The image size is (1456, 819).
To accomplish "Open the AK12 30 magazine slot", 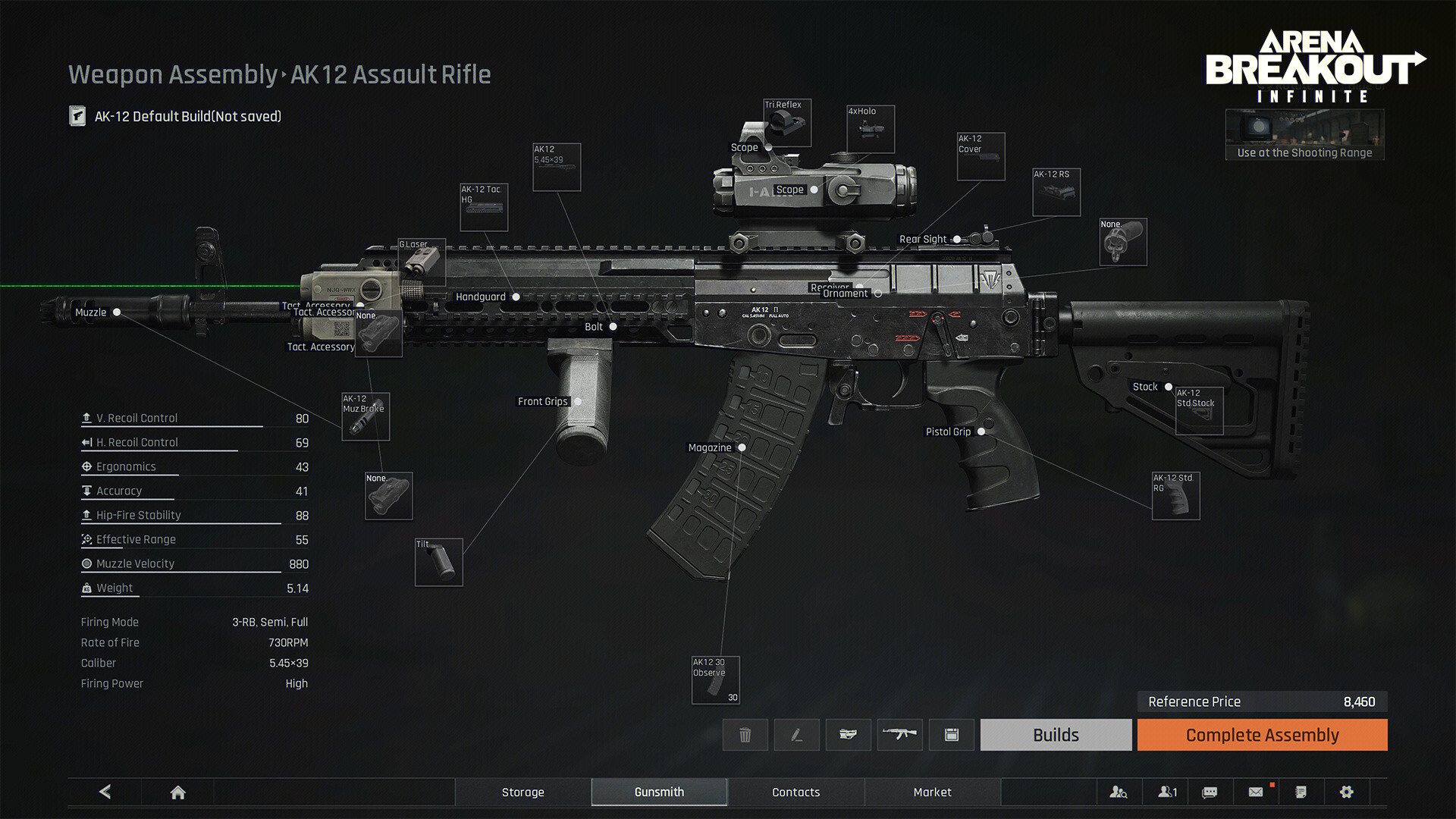I will click(x=715, y=679).
